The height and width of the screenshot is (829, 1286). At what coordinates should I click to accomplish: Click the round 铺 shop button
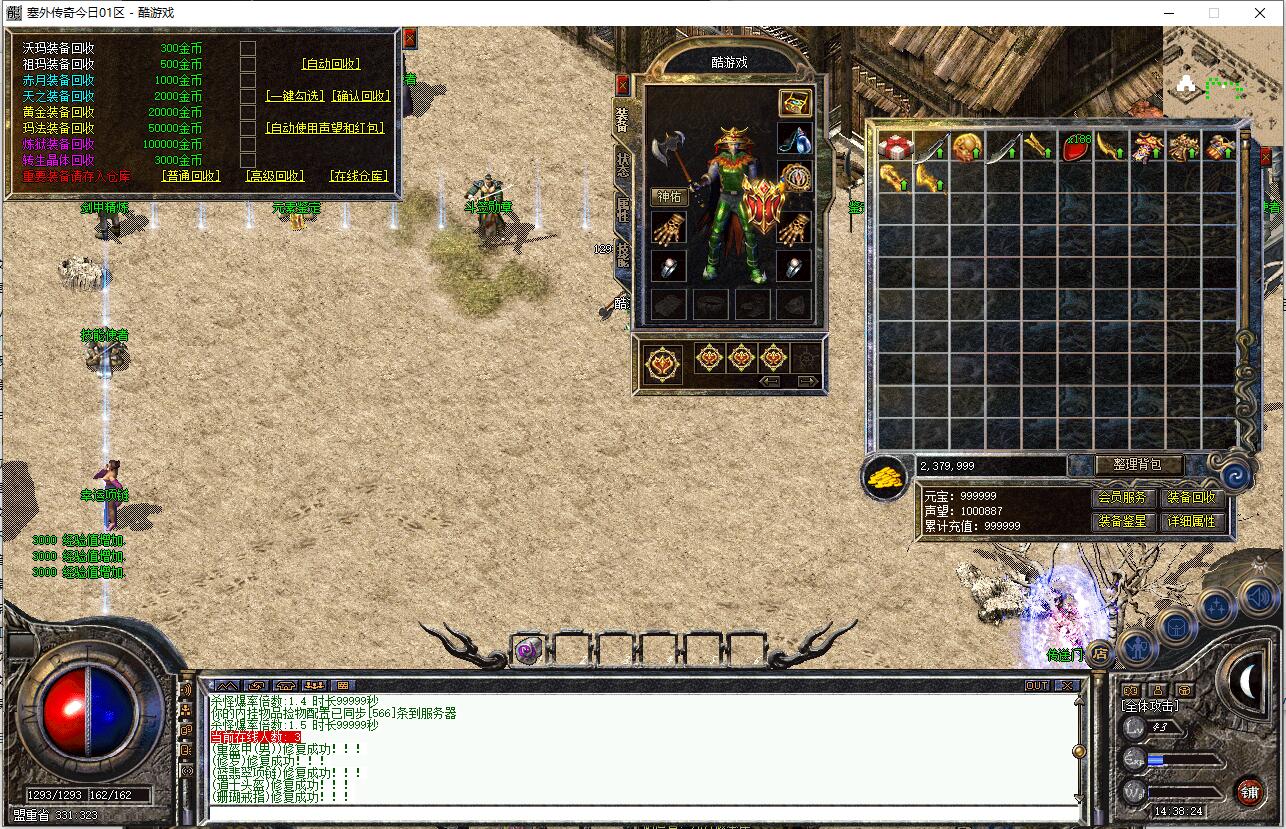click(x=1250, y=792)
